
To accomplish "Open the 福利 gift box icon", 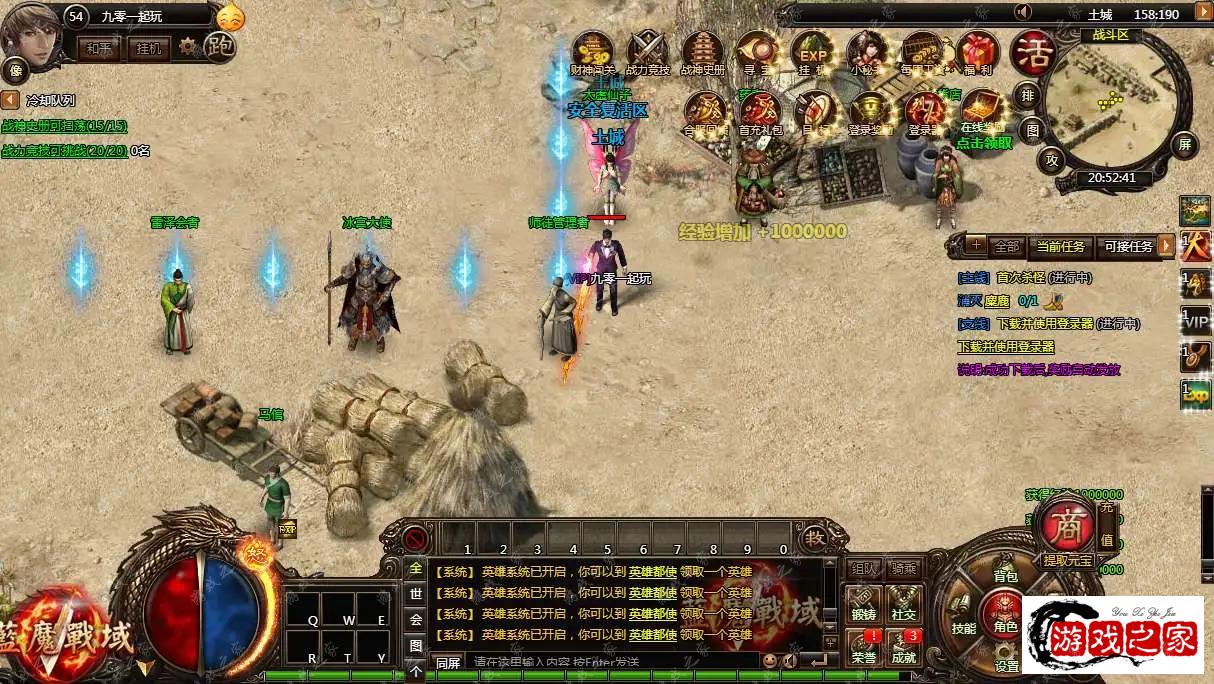I will pos(977,52).
